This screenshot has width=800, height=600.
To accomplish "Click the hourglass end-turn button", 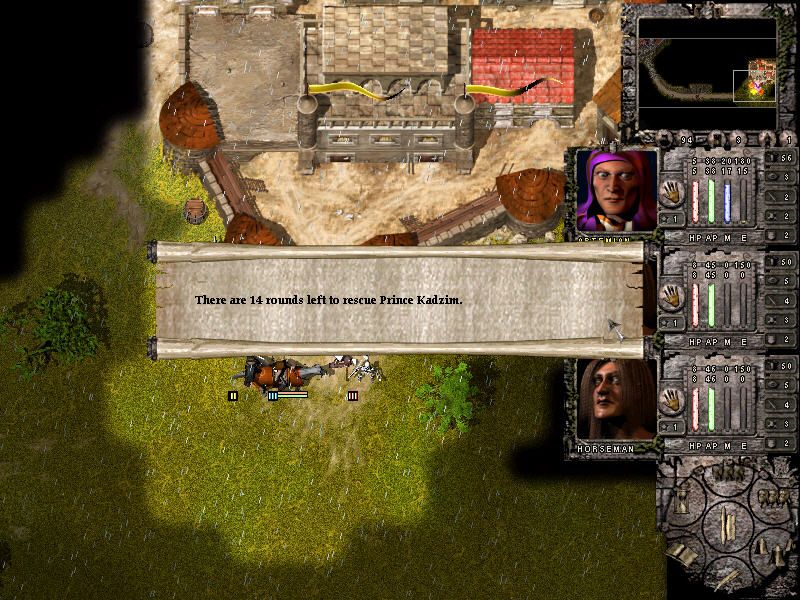I will pos(682,500).
